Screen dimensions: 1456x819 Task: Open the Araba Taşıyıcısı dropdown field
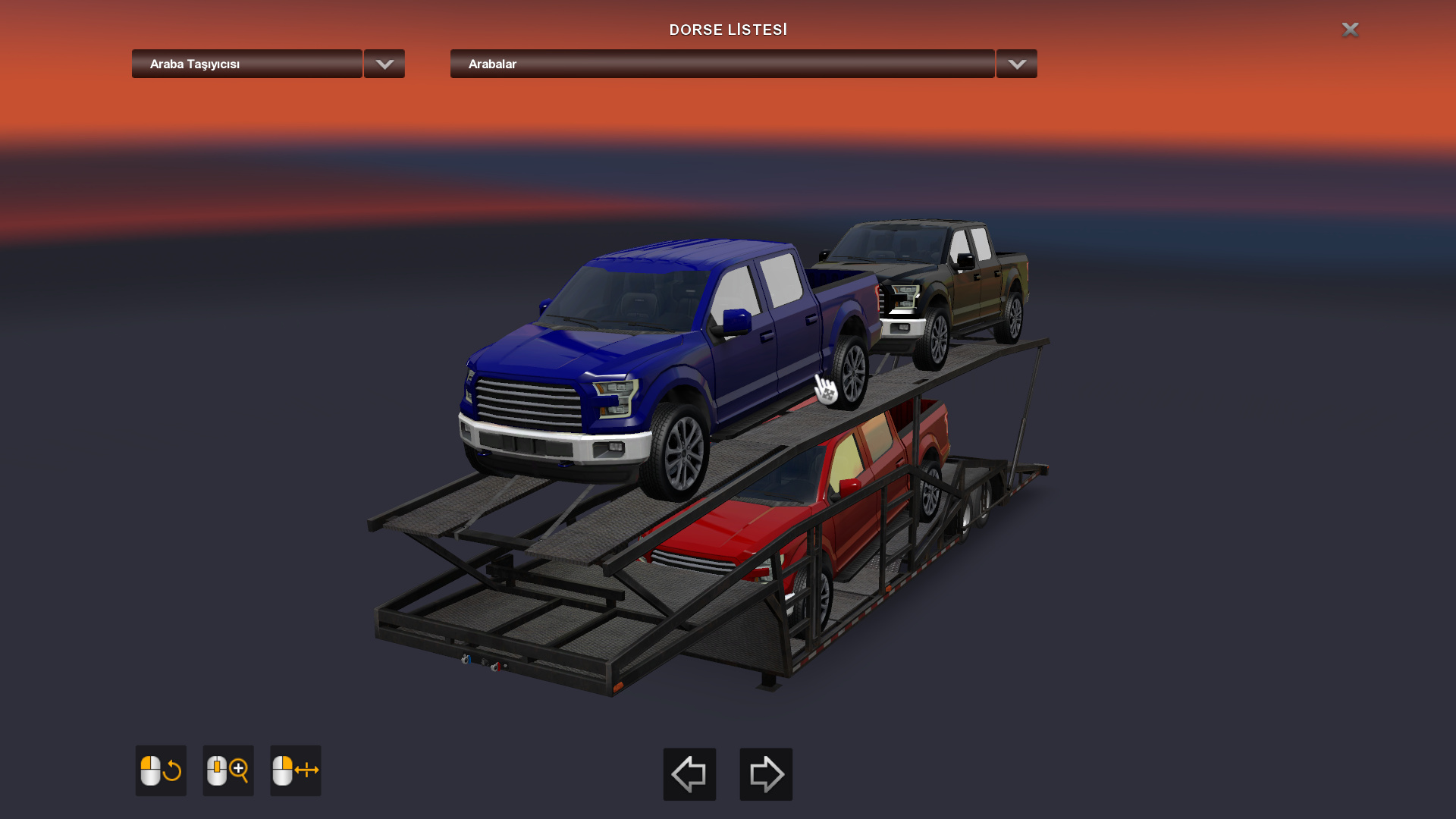pos(246,64)
